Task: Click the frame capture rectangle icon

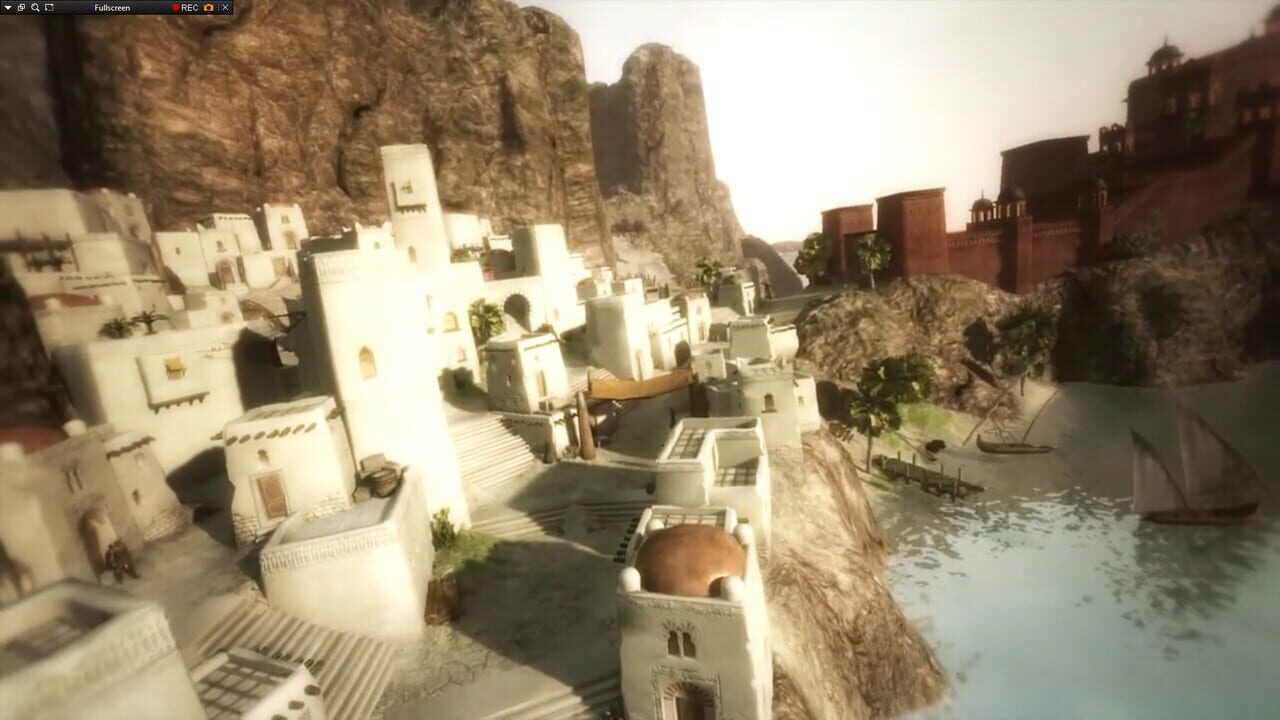Action: click(49, 7)
